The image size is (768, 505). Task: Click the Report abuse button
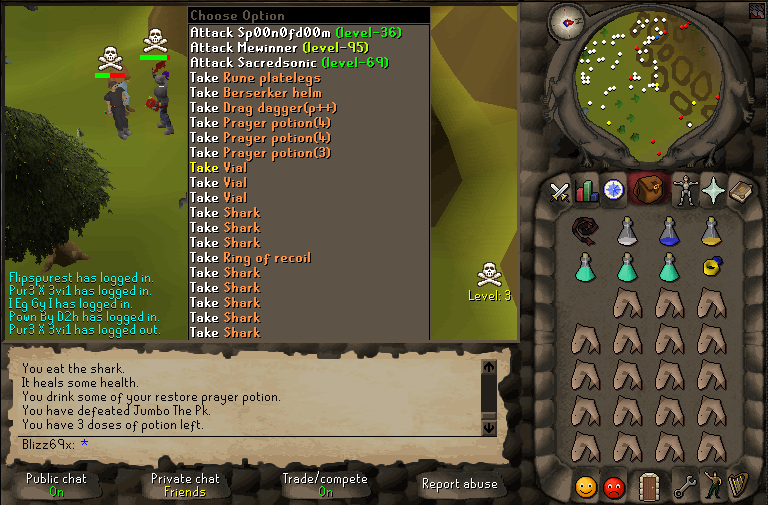pos(460,484)
